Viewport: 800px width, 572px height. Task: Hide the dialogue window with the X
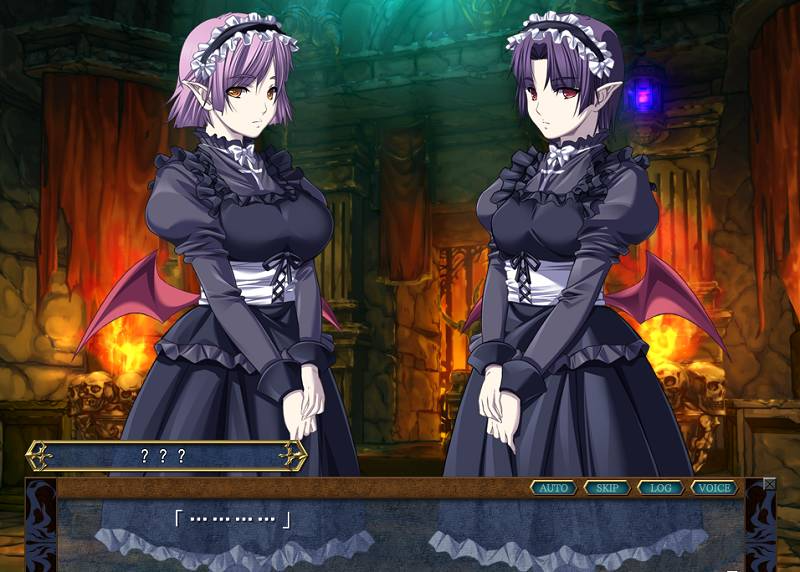pyautogui.click(x=769, y=484)
